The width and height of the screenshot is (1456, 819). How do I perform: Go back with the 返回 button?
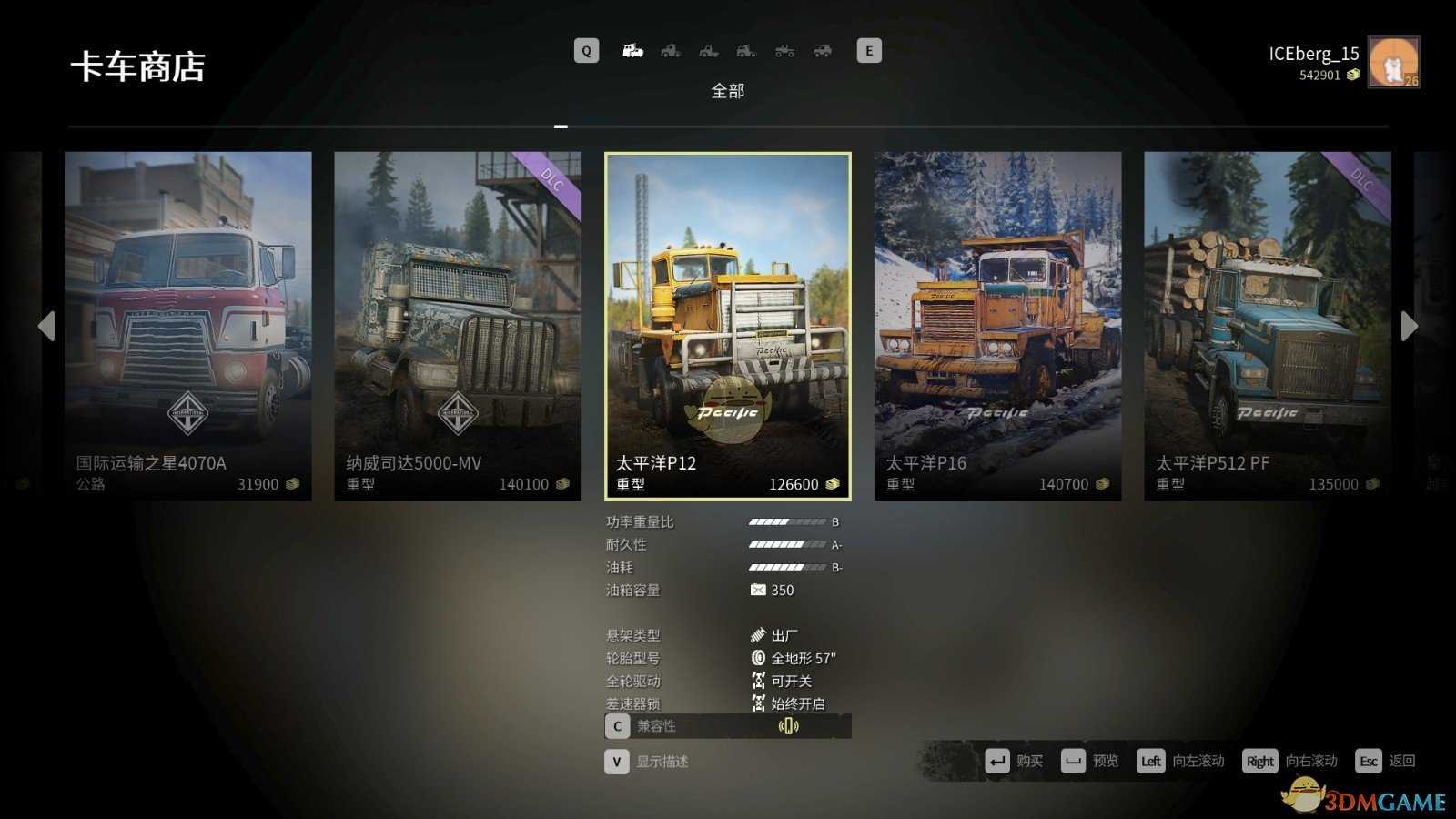tap(1385, 761)
